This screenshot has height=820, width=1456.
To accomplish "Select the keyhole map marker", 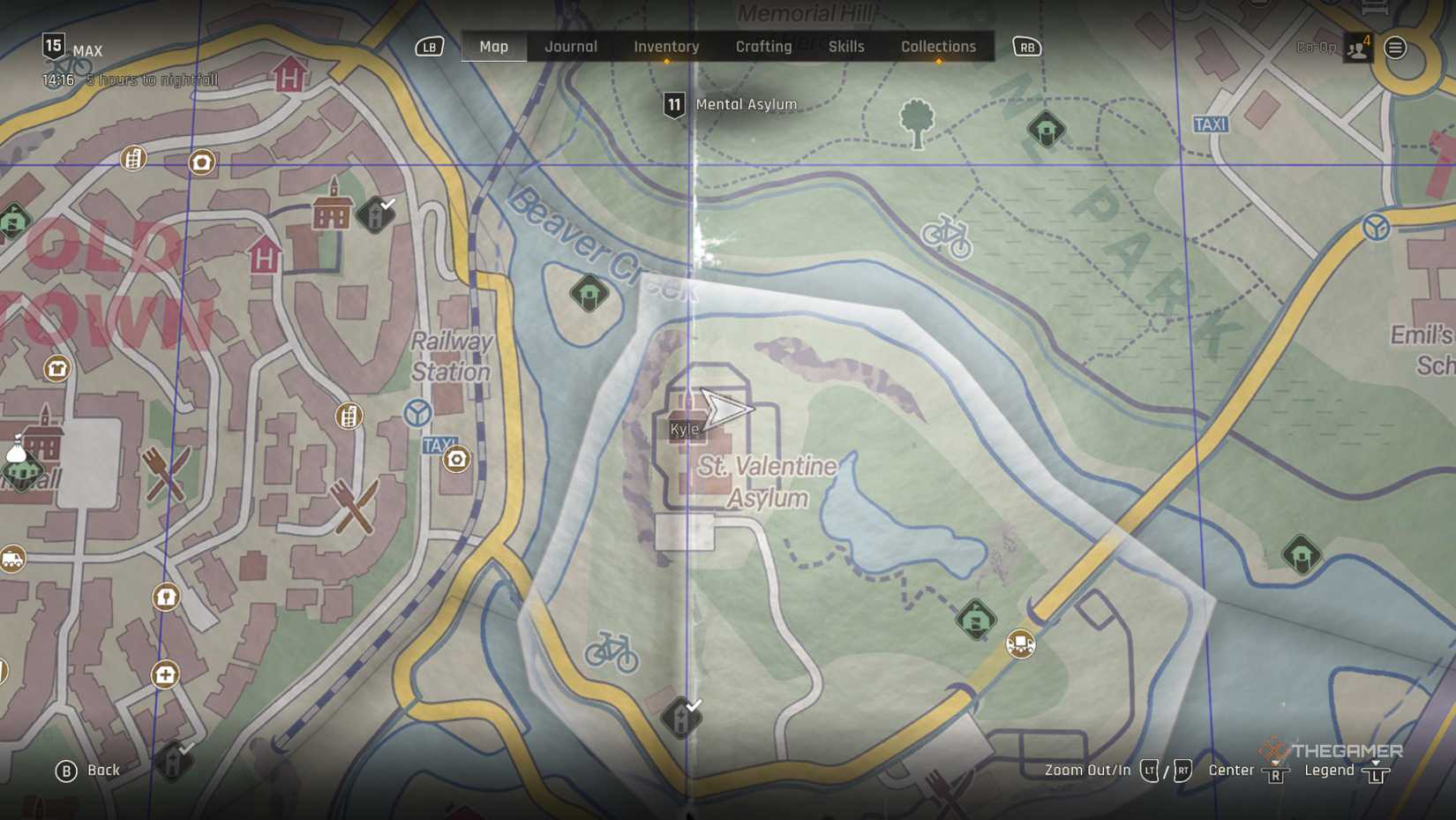I will pyautogui.click(x=166, y=598).
